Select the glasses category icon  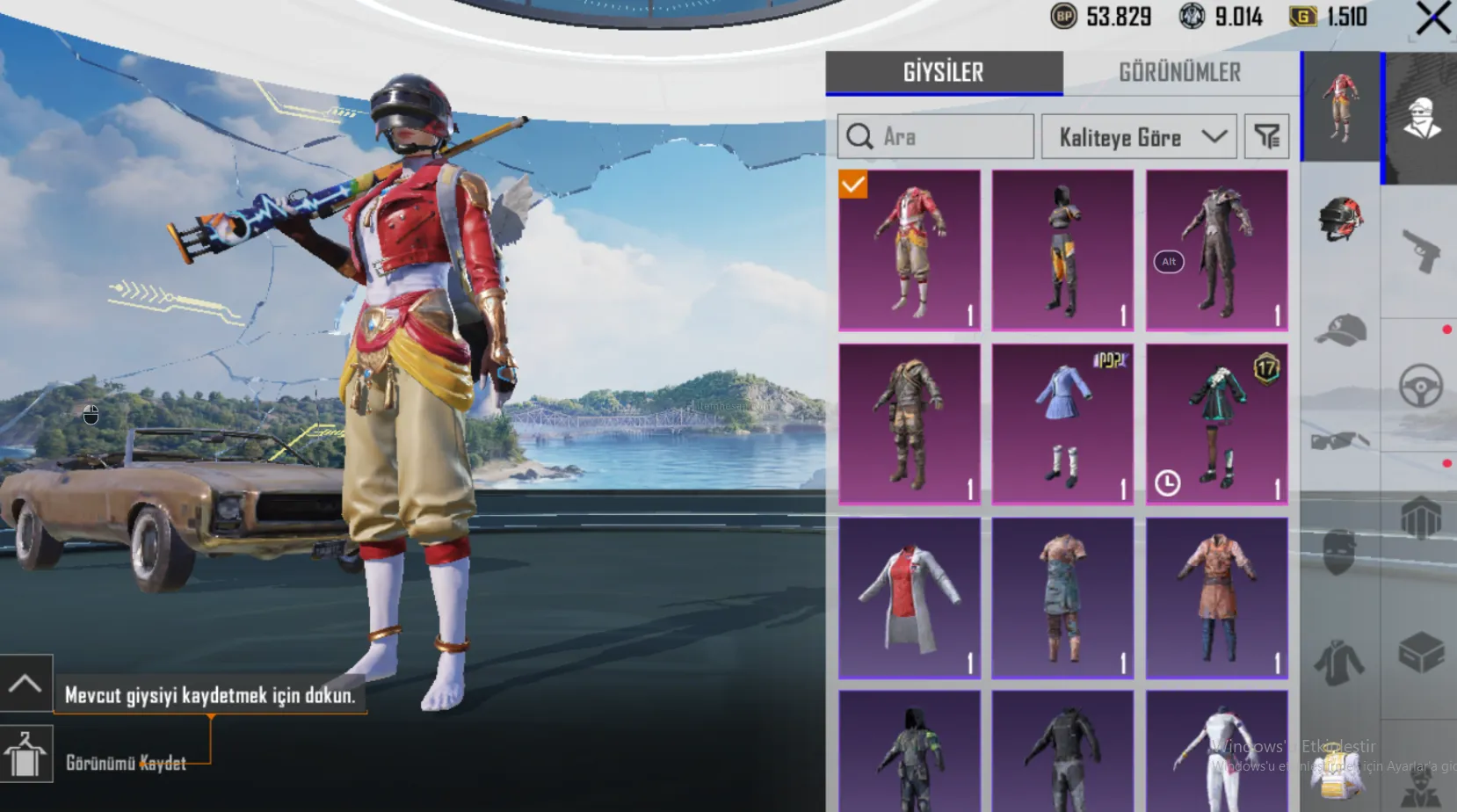coord(1340,439)
